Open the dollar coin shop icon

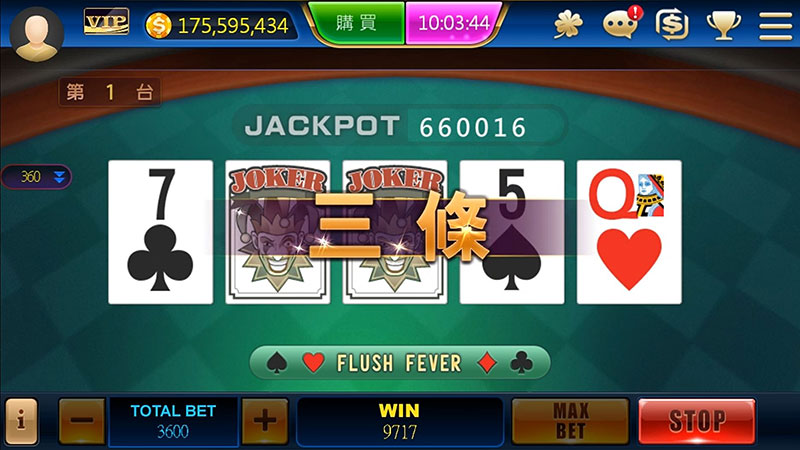(x=671, y=24)
